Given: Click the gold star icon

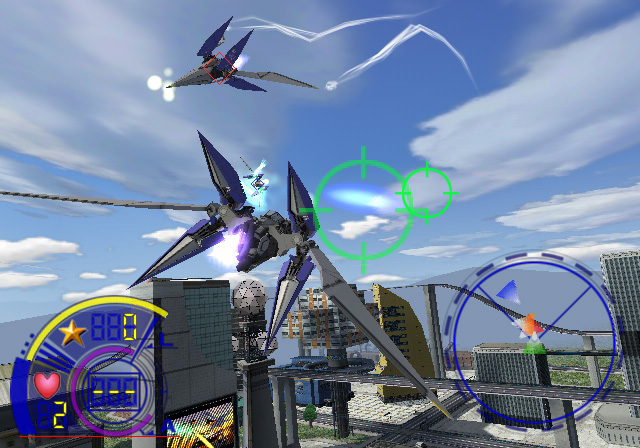Looking at the screenshot, I should tap(72, 332).
